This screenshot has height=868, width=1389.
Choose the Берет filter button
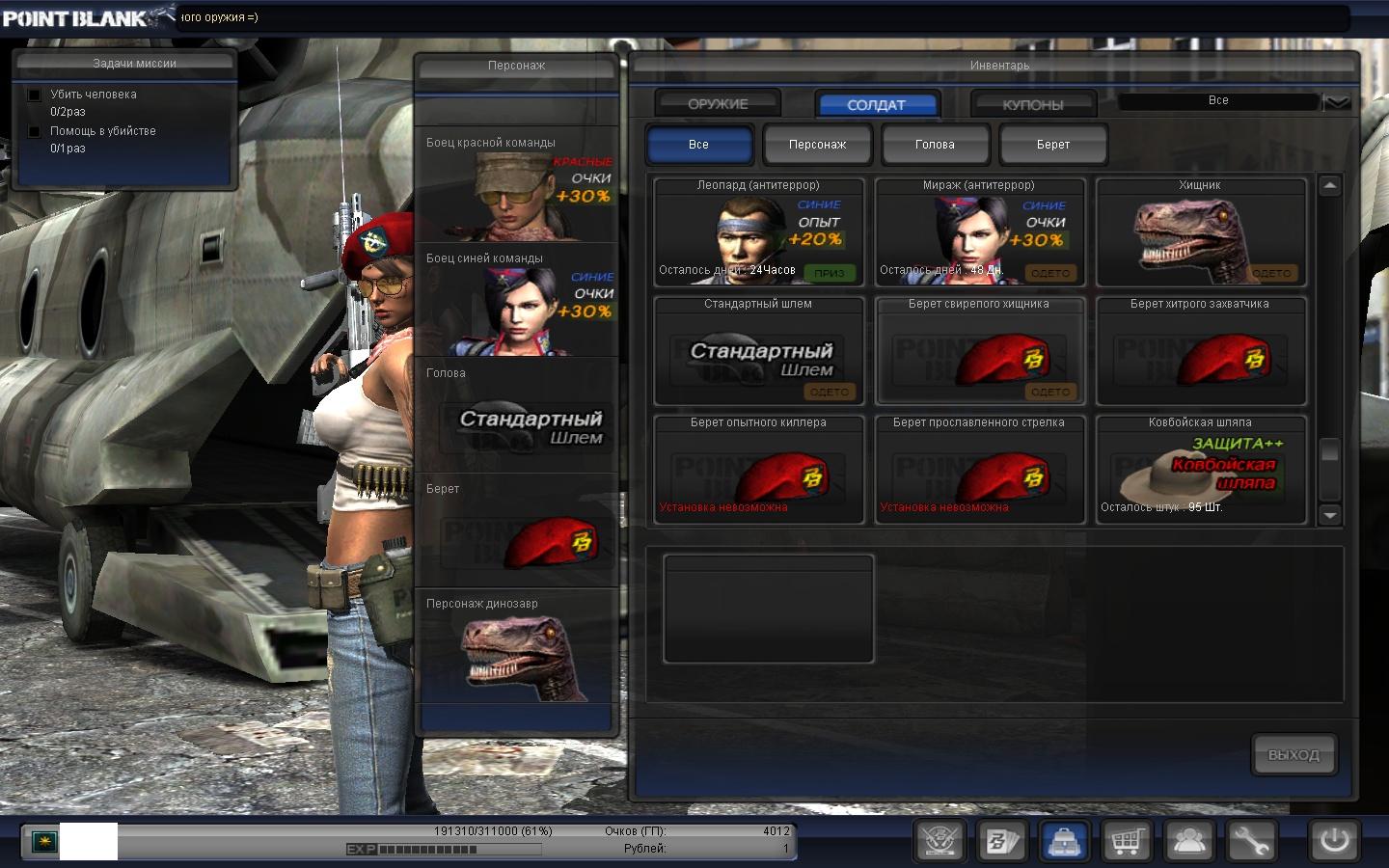(1052, 145)
